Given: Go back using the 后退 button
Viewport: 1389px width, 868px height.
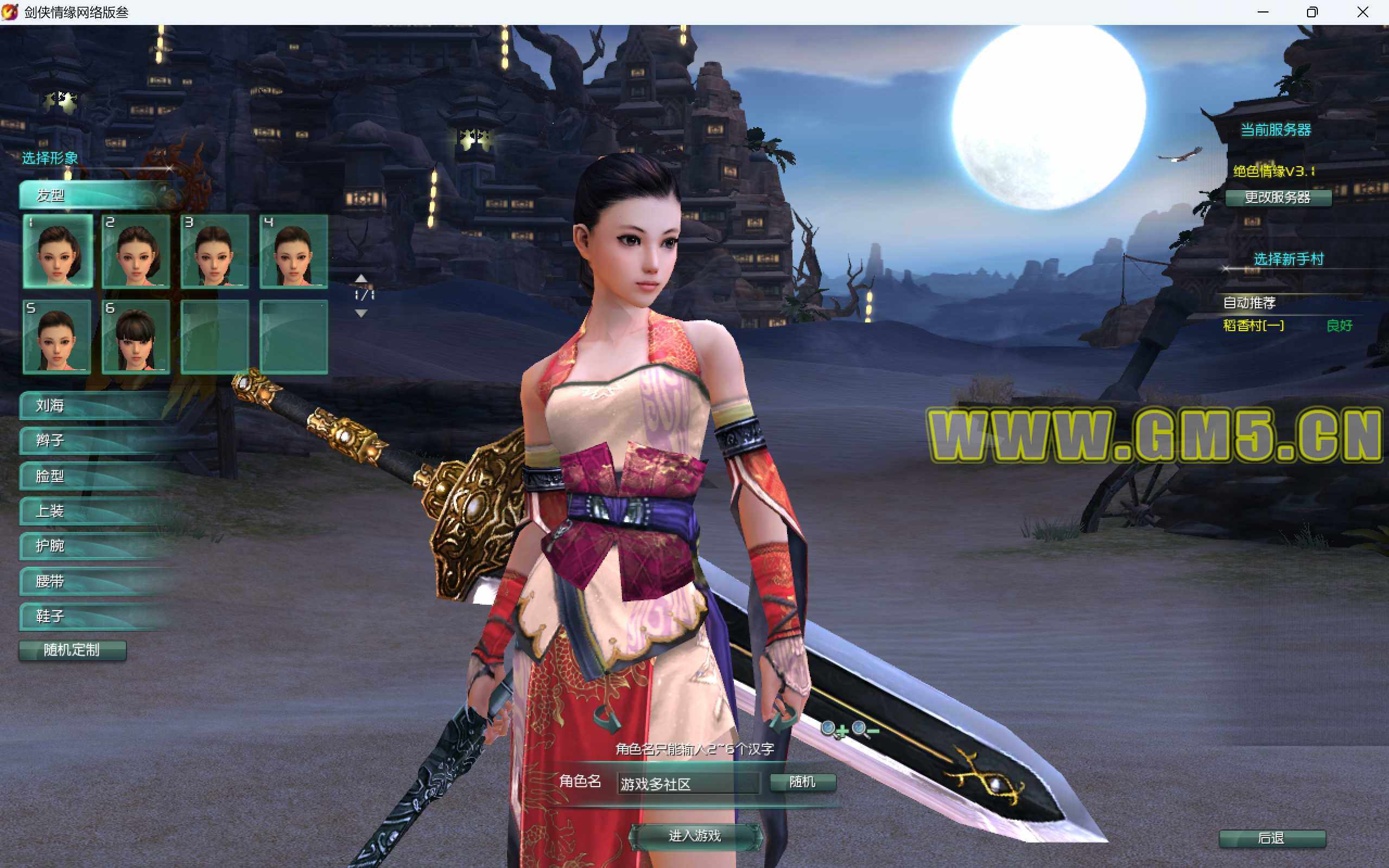Looking at the screenshot, I should pos(1271,838).
